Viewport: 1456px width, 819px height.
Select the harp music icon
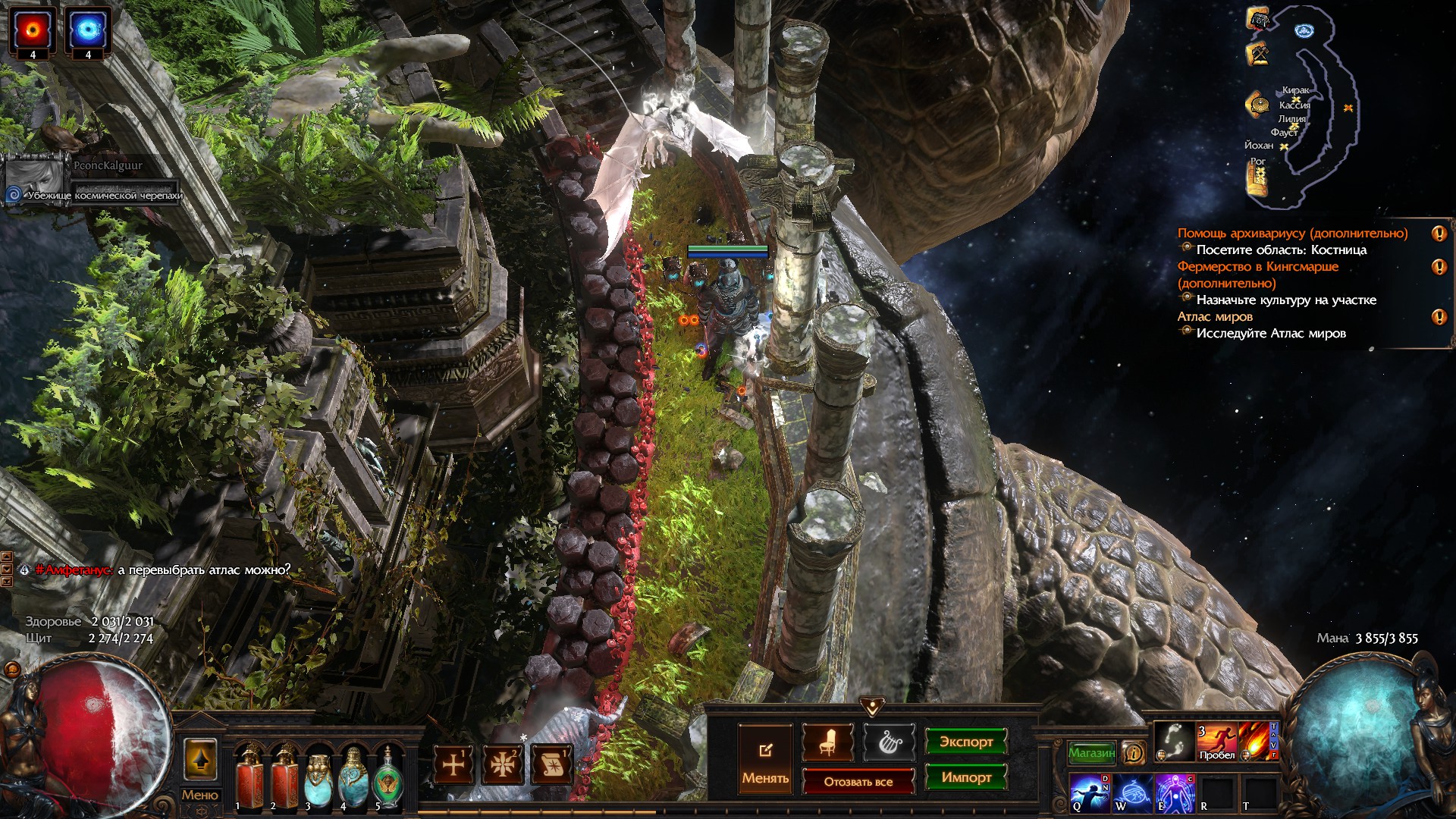(x=889, y=742)
